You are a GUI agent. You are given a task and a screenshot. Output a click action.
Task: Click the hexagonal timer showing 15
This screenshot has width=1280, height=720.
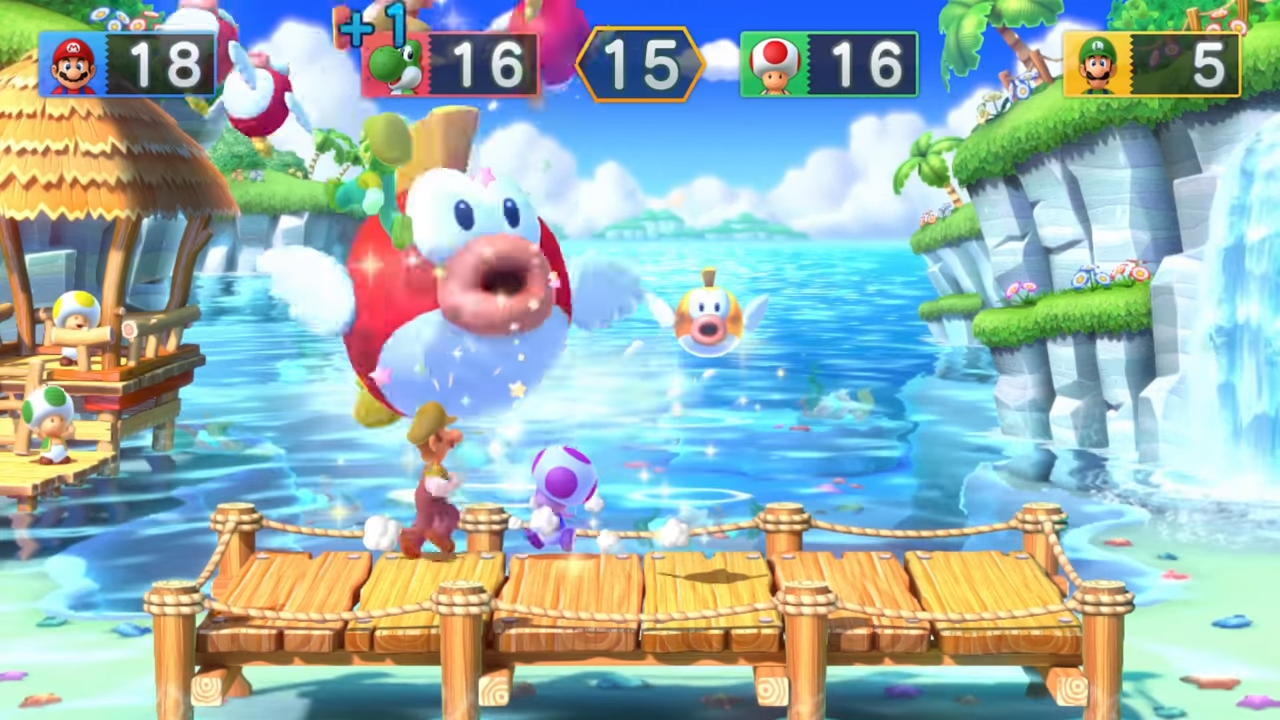tap(643, 63)
